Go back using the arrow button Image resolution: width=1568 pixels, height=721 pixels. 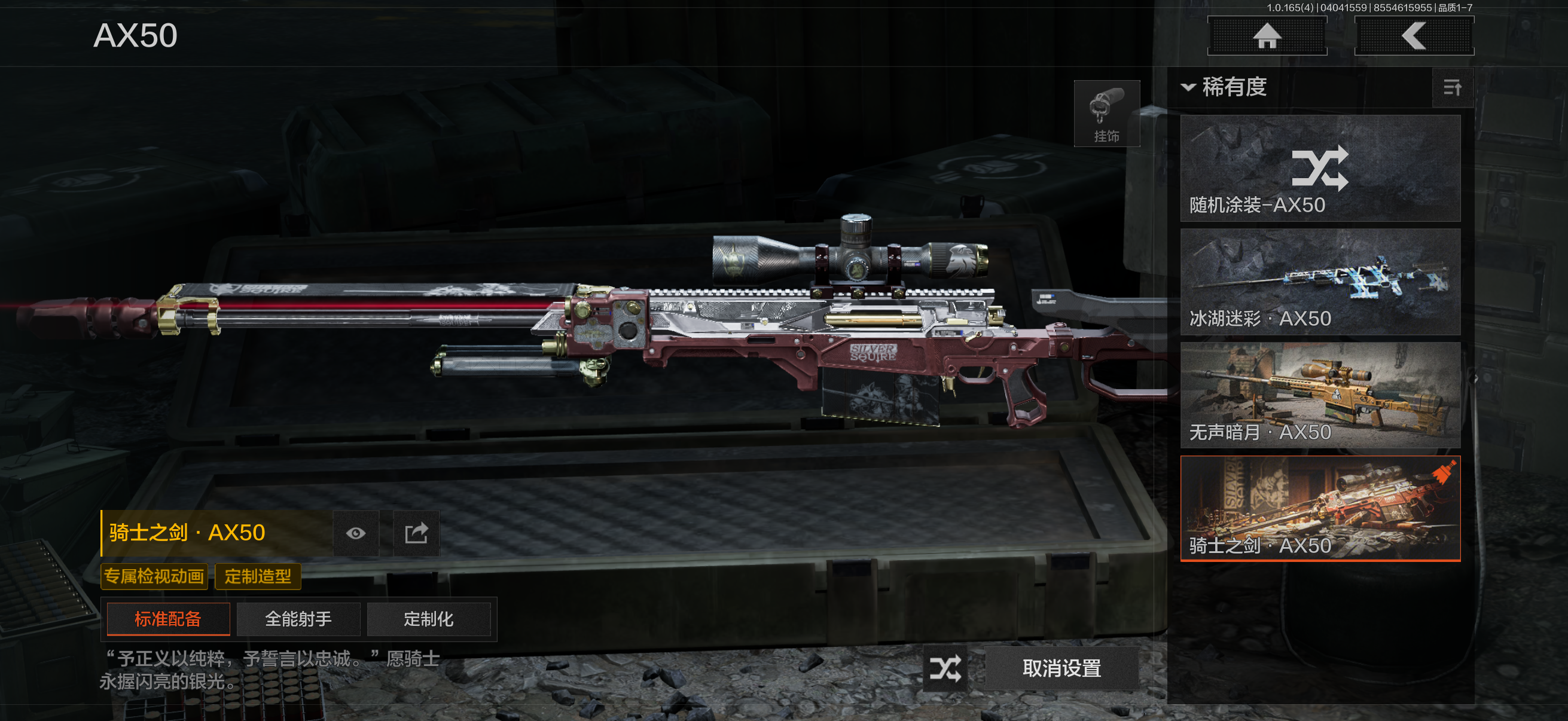(1413, 36)
